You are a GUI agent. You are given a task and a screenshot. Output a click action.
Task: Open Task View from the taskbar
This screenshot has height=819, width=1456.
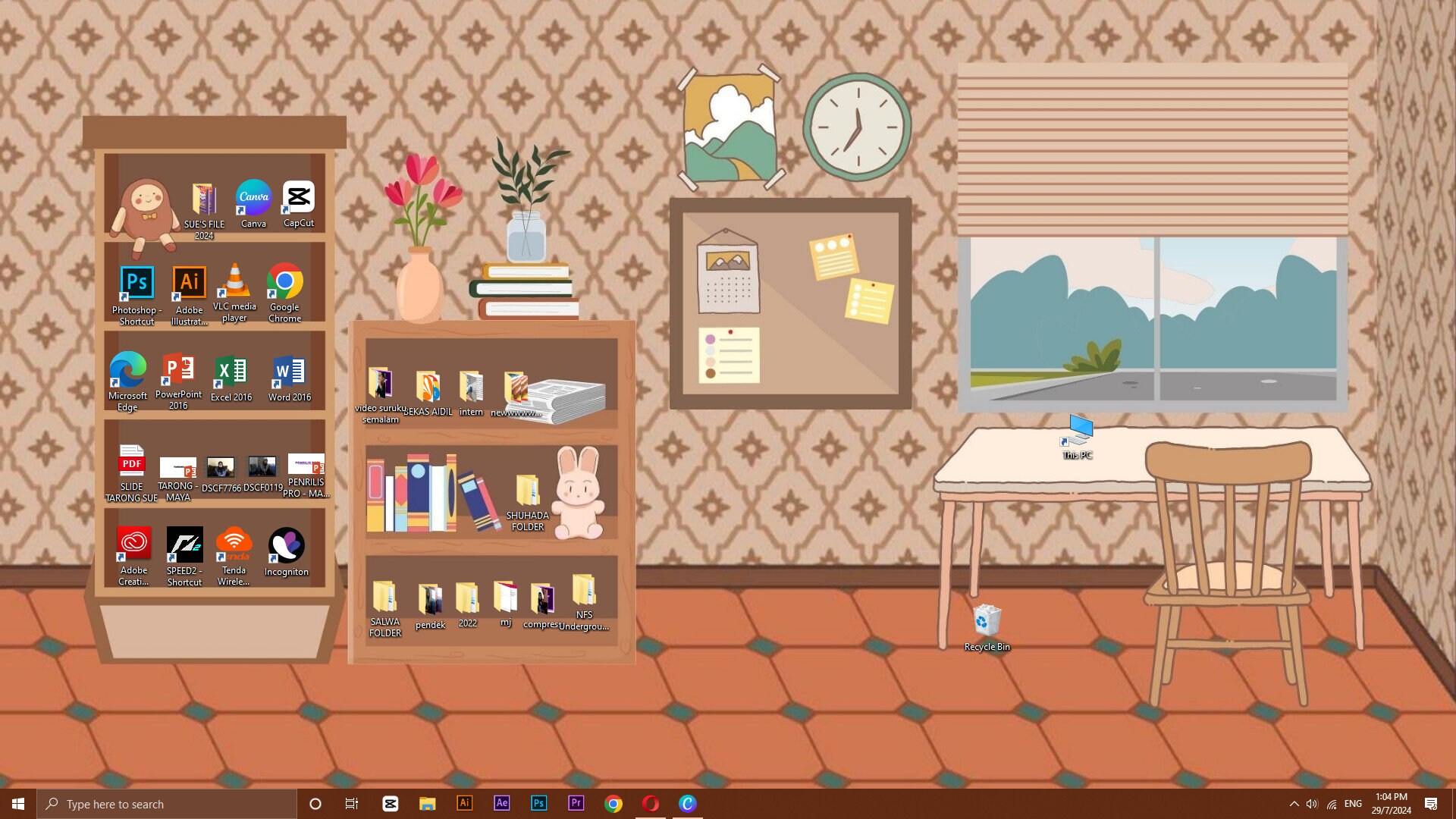(351, 803)
